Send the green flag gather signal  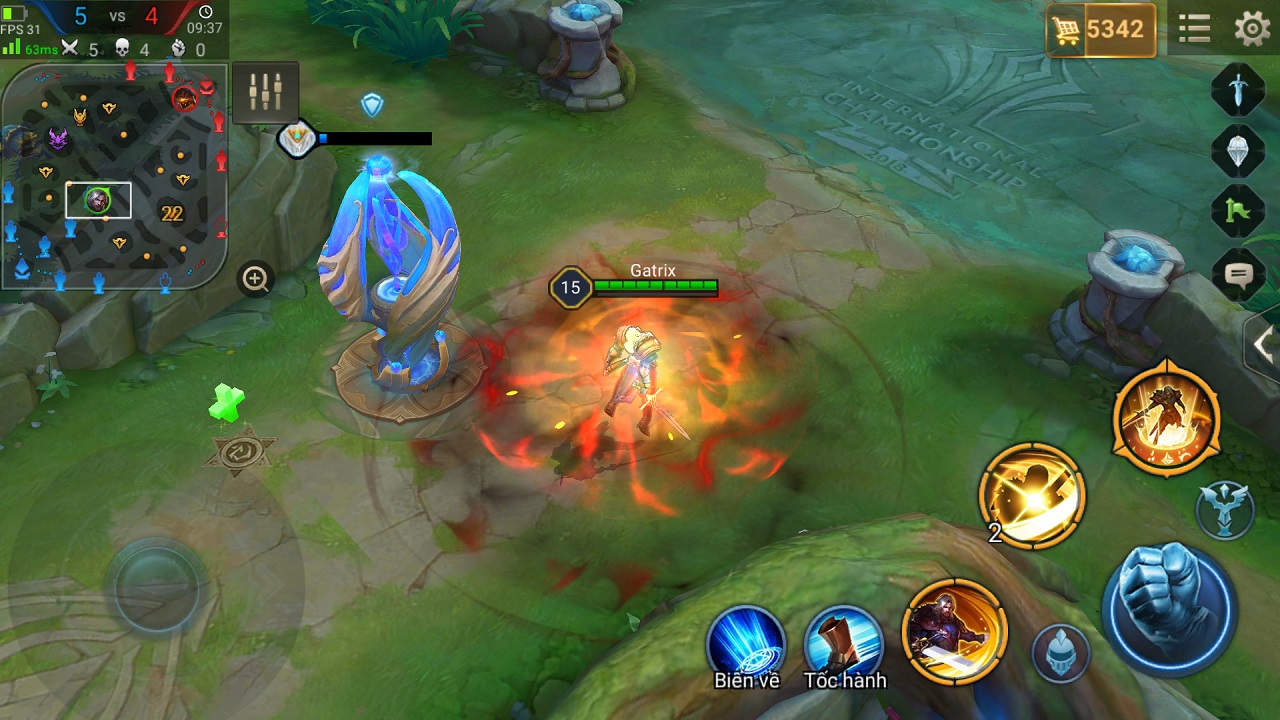point(1238,211)
